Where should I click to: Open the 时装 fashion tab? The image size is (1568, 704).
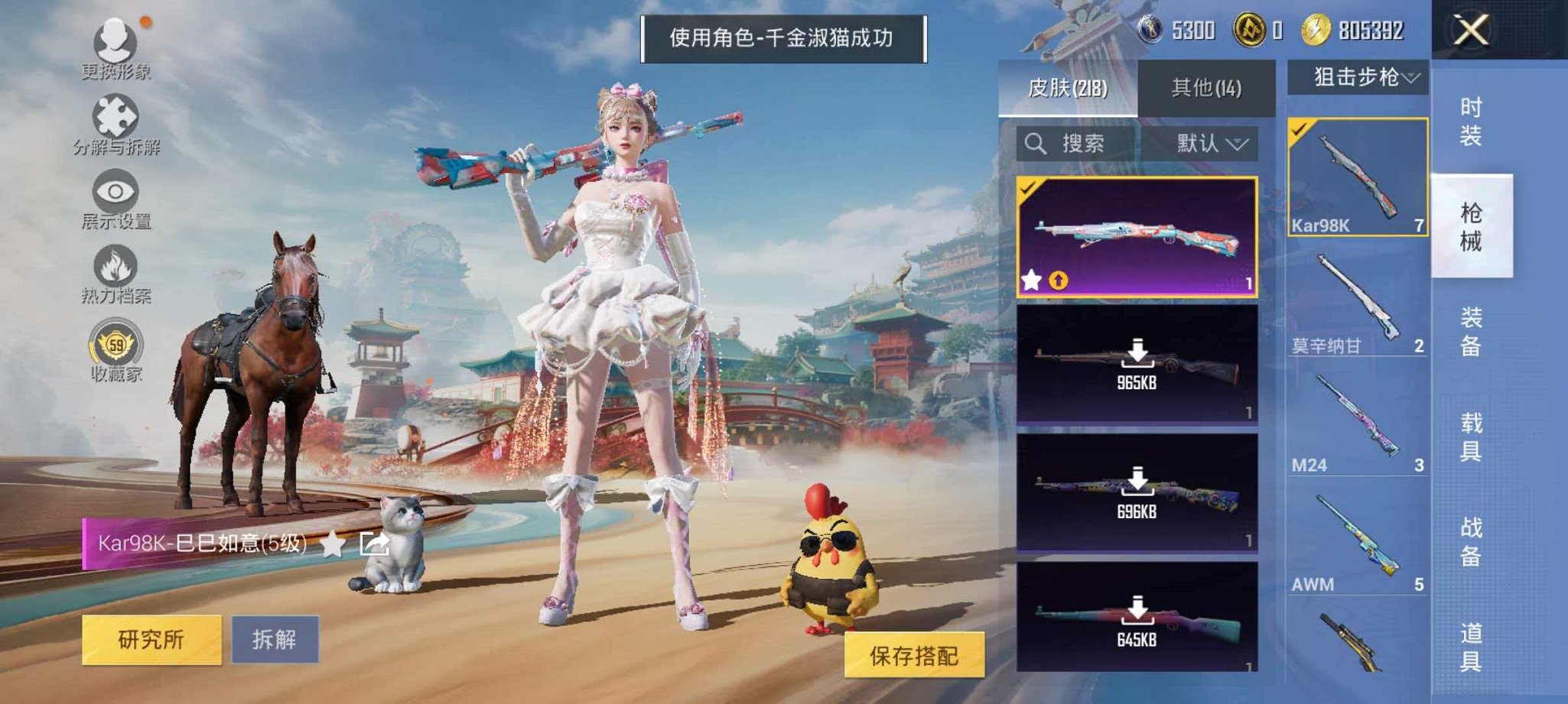tap(1470, 122)
